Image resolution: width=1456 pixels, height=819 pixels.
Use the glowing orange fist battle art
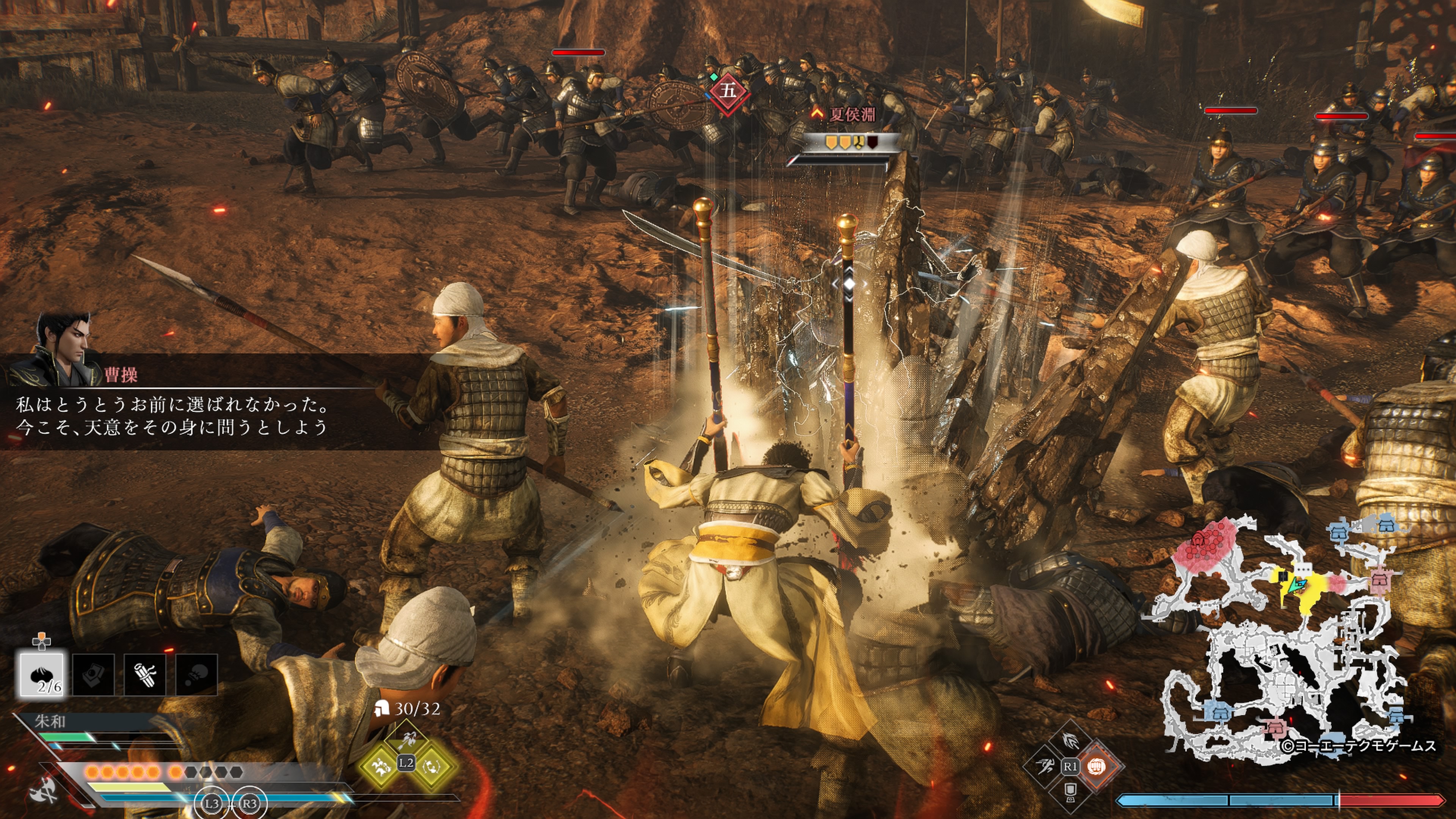tap(1097, 766)
